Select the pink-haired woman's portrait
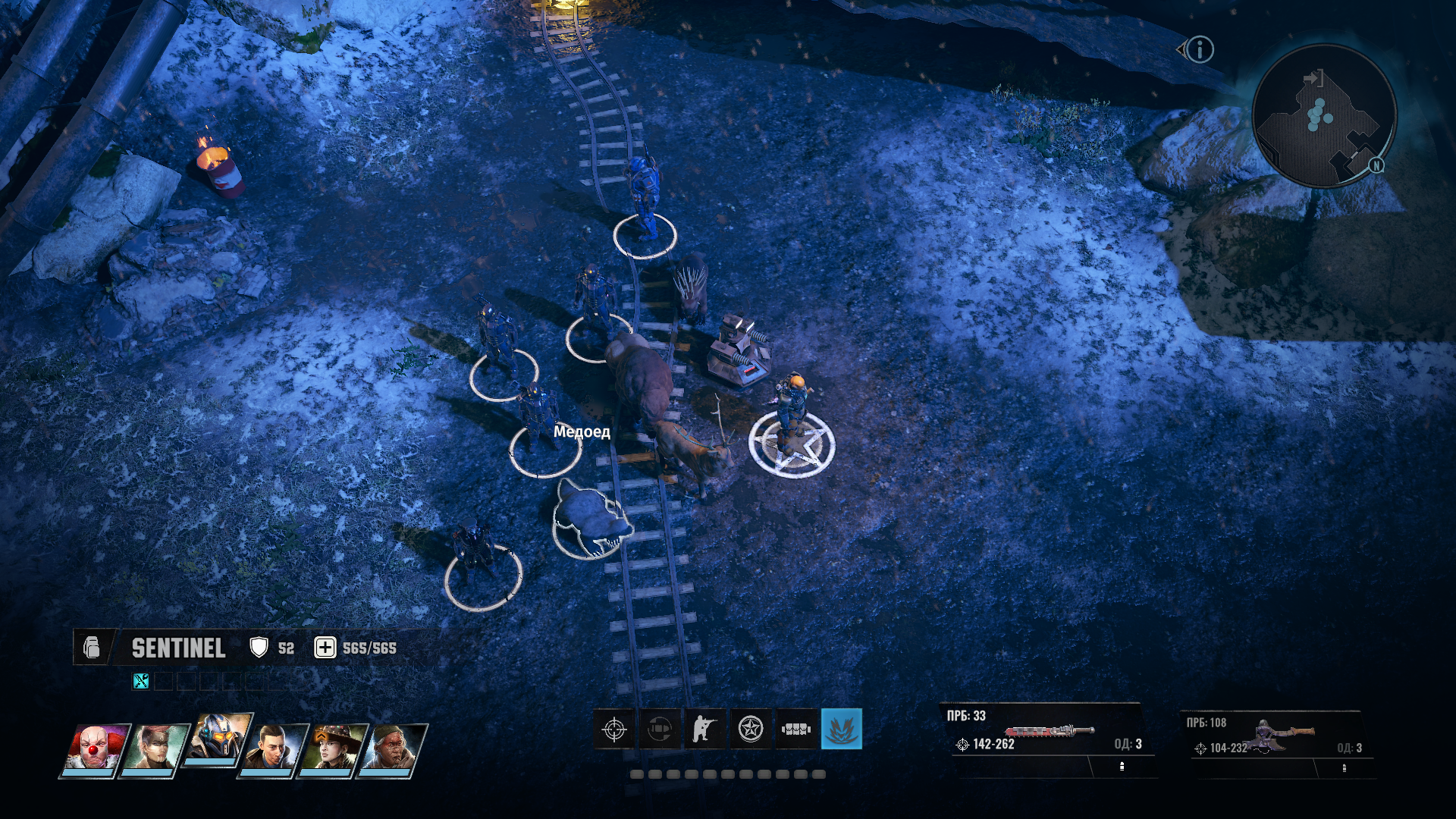The height and width of the screenshot is (819, 1456). pos(155,749)
